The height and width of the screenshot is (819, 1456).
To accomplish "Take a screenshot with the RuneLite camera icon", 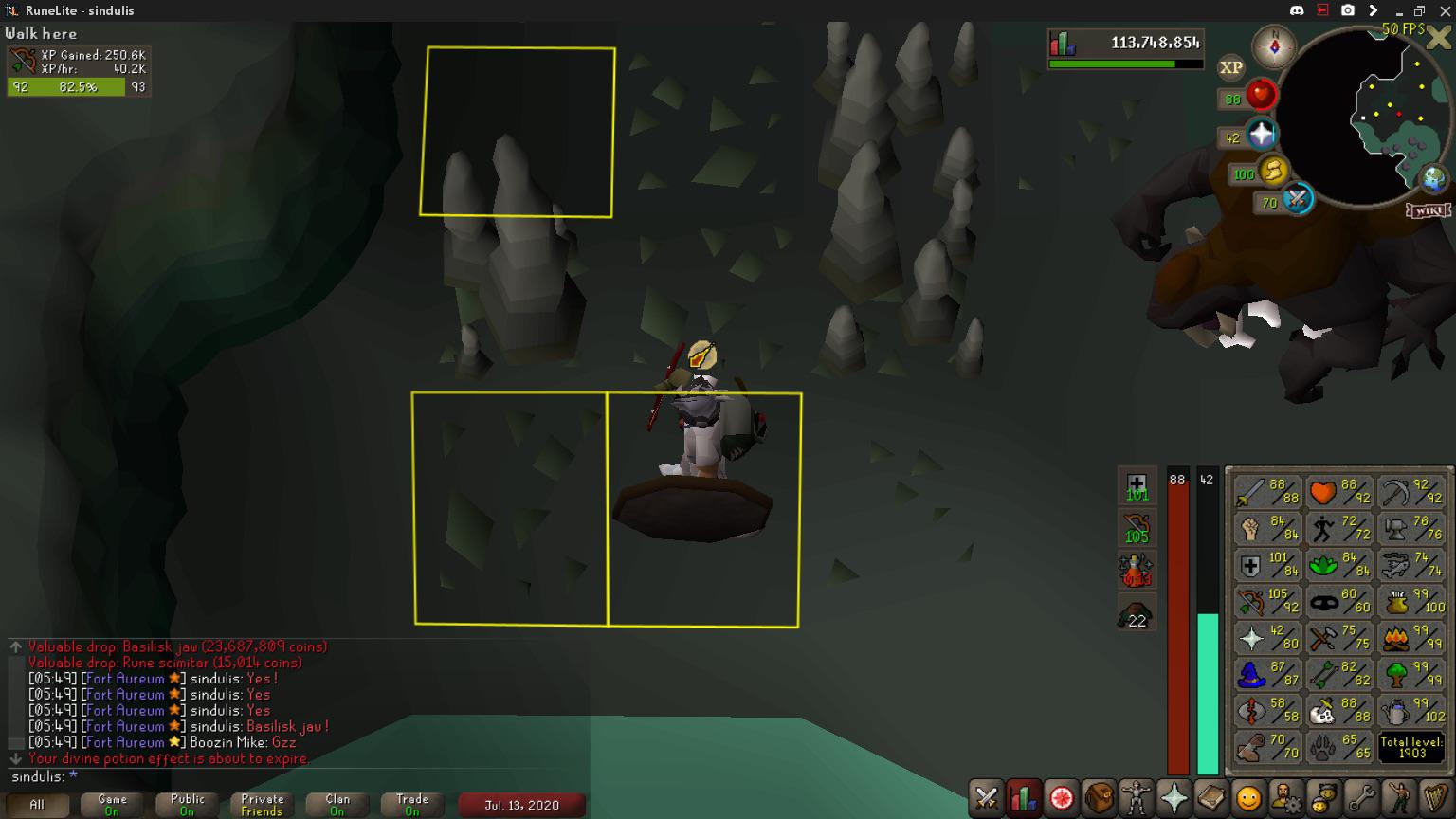I will 1347,9.
